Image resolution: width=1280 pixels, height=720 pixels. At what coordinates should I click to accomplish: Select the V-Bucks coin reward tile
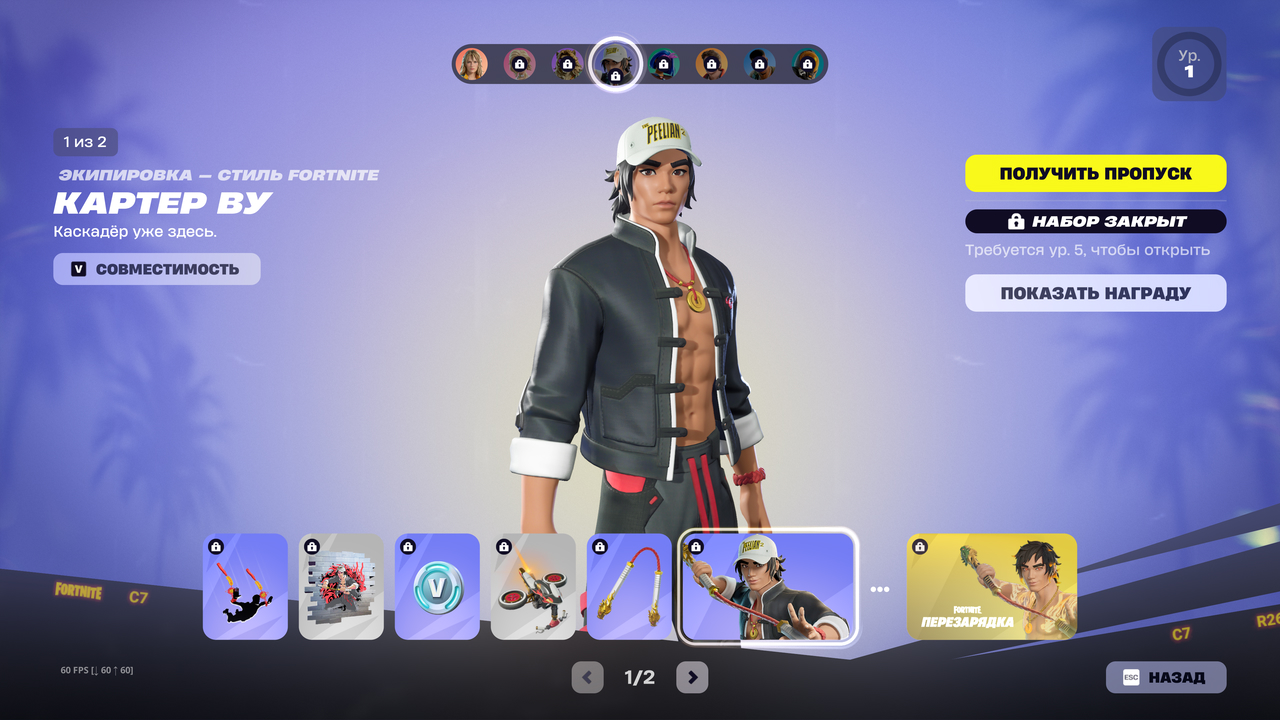coord(437,587)
